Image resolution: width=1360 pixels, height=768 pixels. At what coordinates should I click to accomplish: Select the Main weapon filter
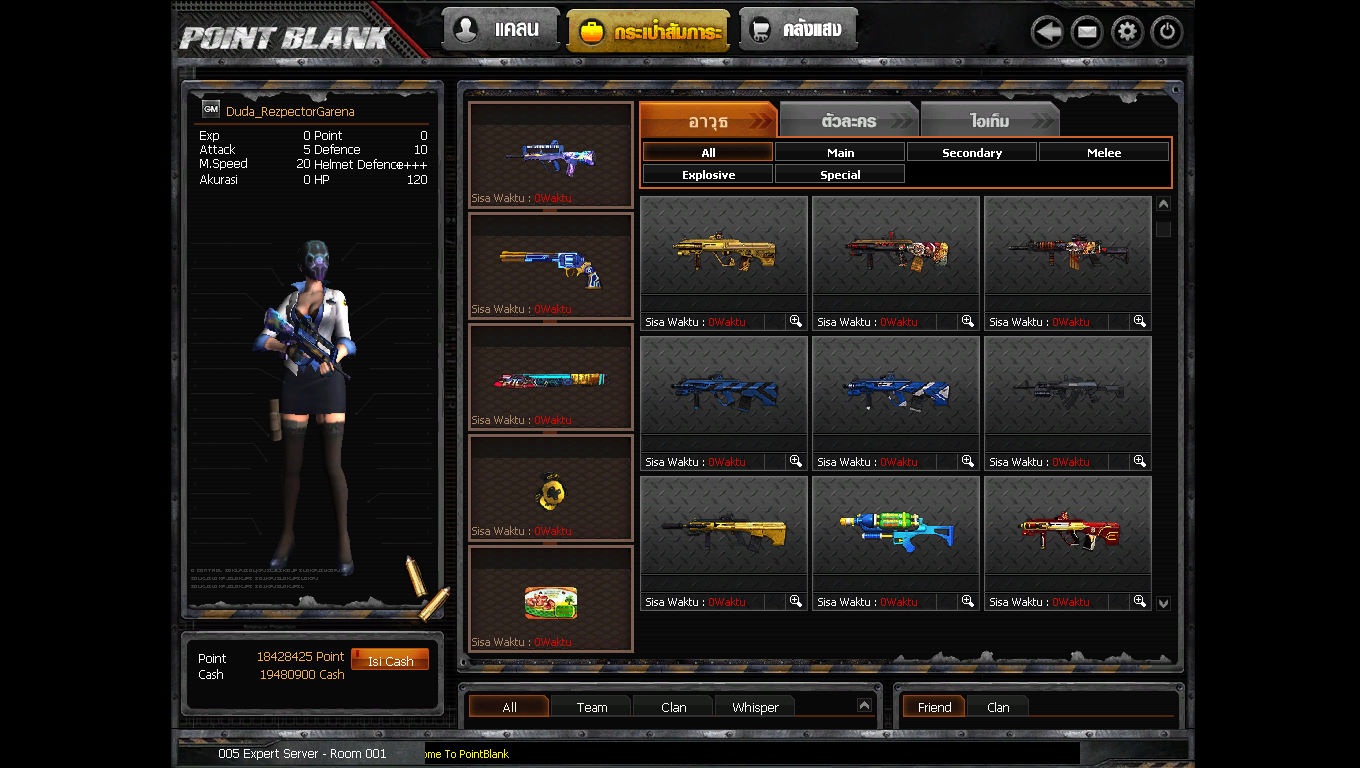point(839,152)
